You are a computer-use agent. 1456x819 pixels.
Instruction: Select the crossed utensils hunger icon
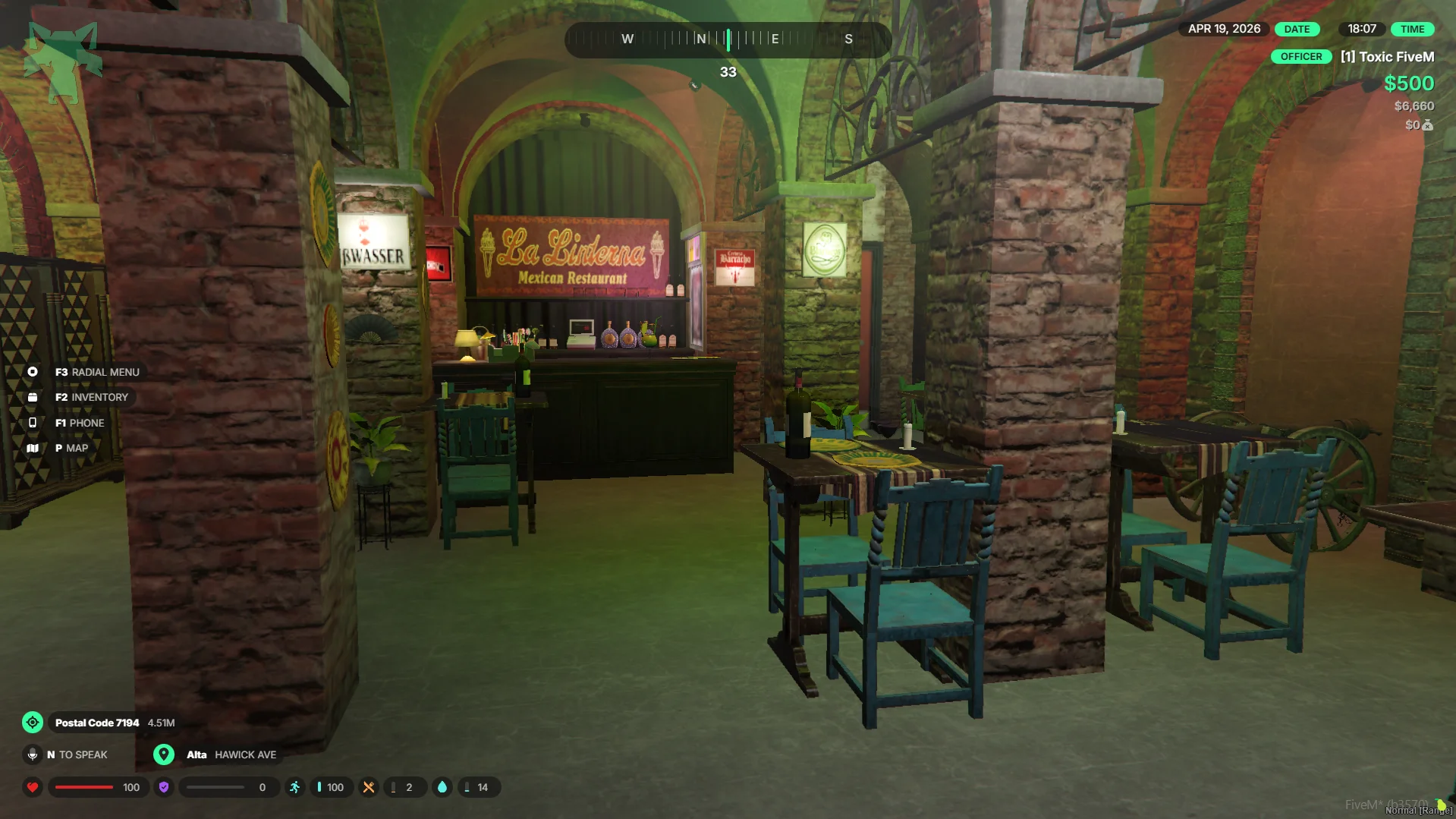[x=369, y=787]
